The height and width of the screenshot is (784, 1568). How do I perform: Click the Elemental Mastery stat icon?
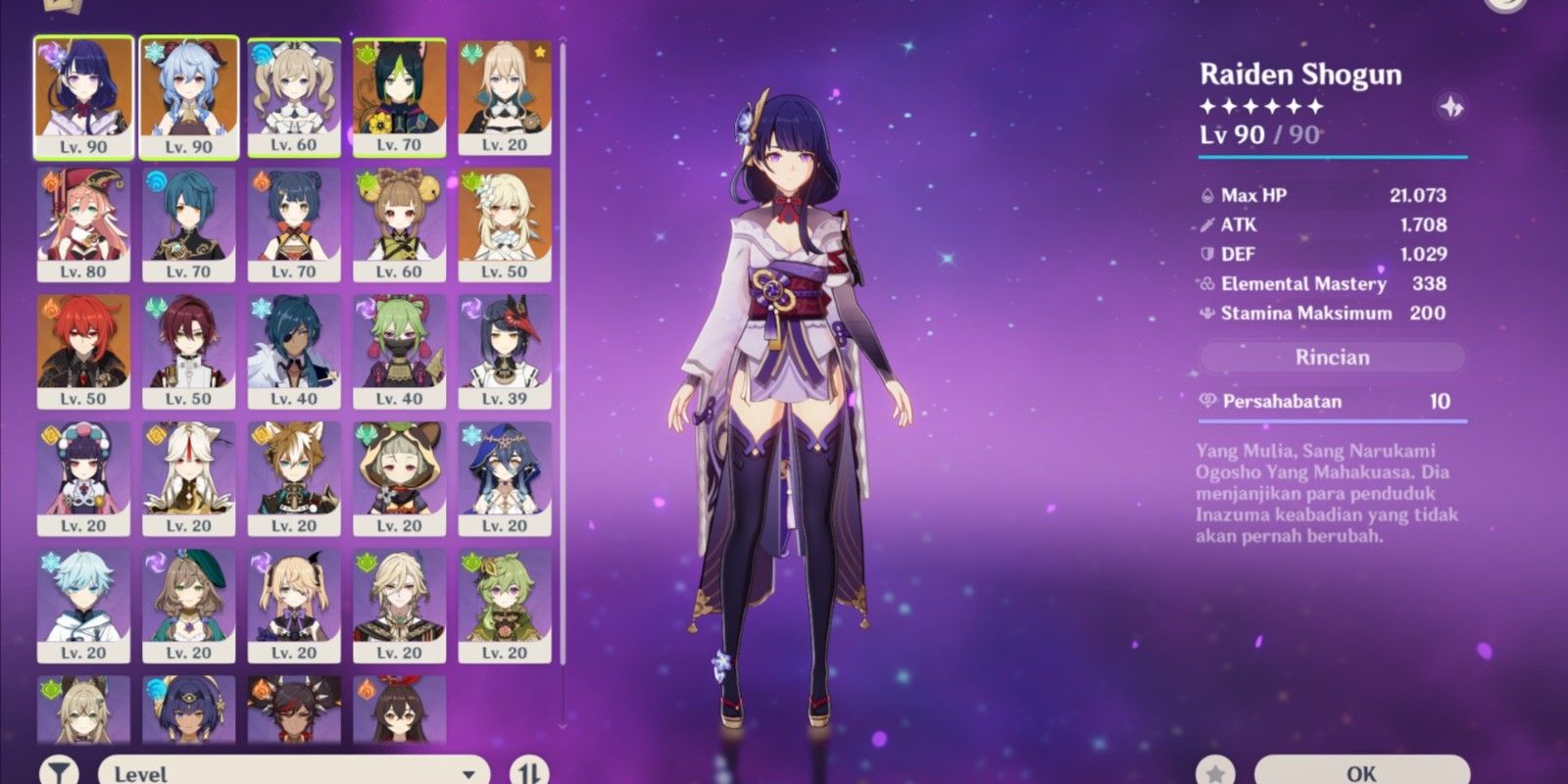1208,284
